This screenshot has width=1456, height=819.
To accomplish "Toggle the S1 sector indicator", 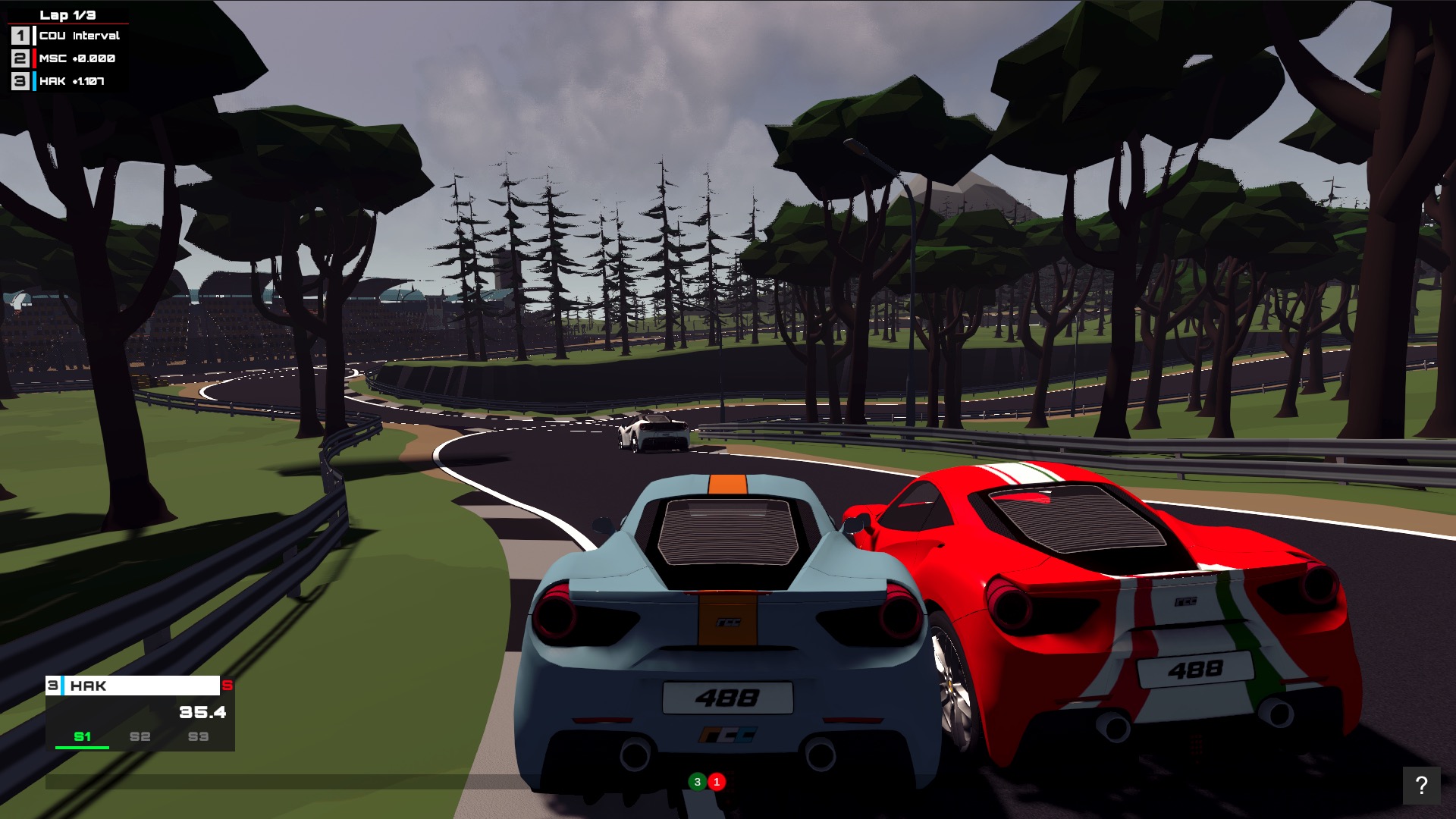I will 83,736.
